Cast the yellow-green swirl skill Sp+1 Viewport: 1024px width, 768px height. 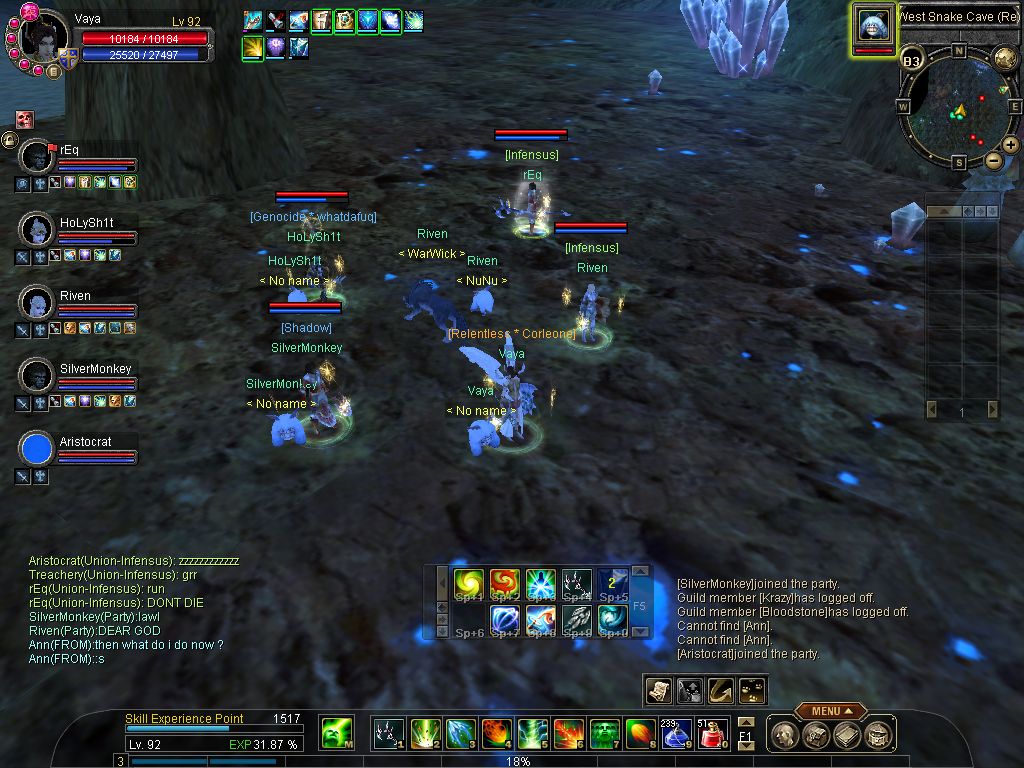(469, 584)
